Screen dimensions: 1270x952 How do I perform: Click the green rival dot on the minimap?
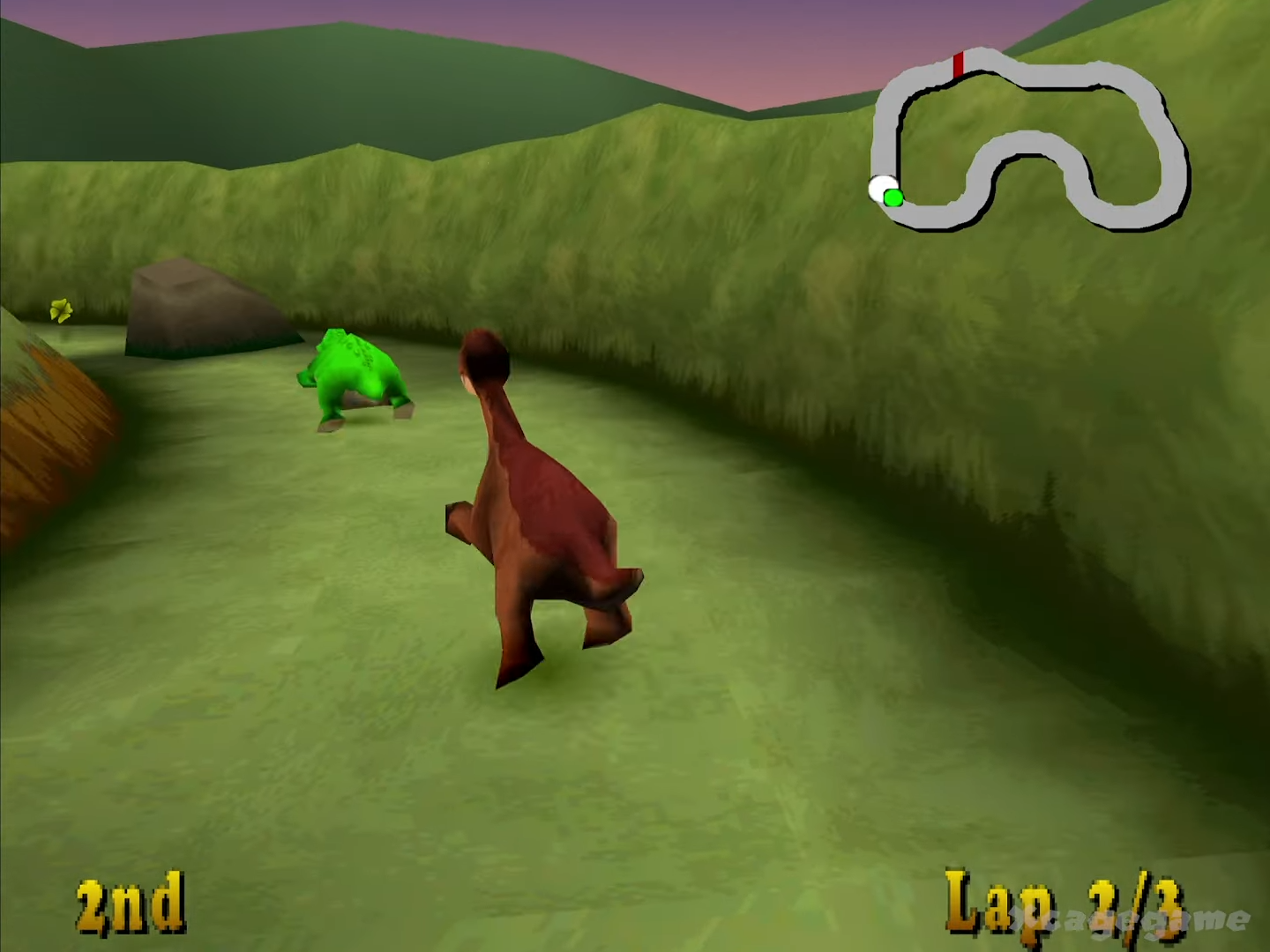[x=893, y=197]
